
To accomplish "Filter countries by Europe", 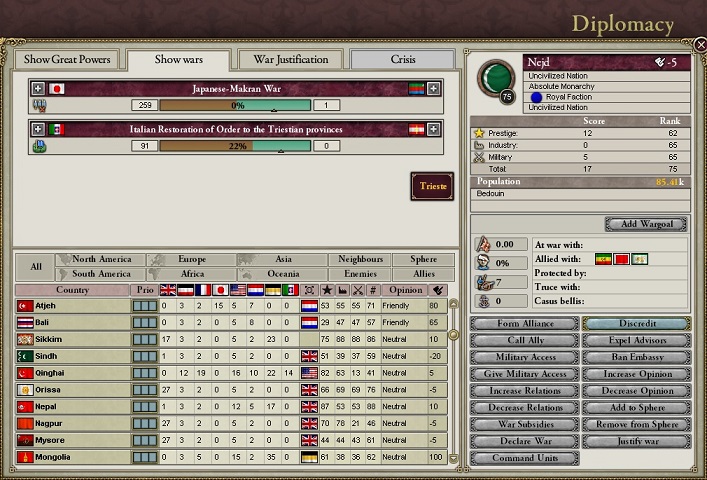I will (192, 259).
